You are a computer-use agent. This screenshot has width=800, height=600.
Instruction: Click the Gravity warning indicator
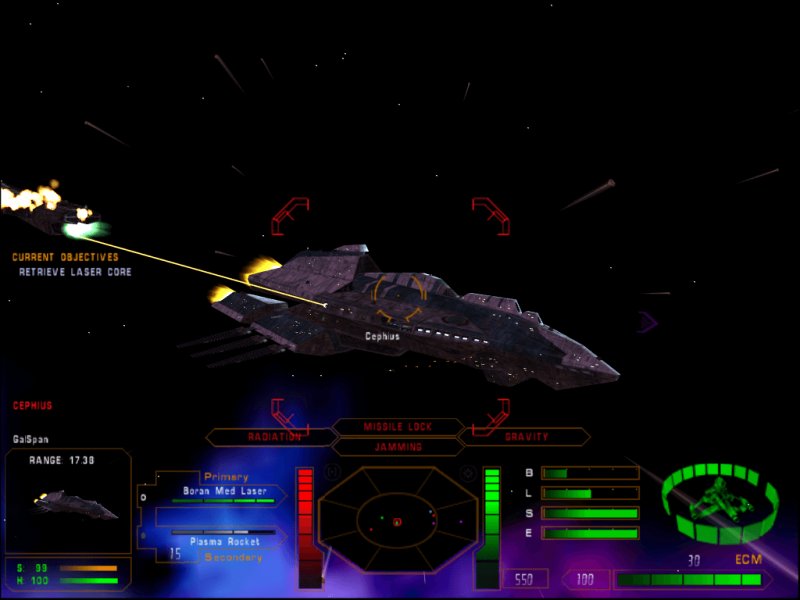pyautogui.click(x=525, y=437)
